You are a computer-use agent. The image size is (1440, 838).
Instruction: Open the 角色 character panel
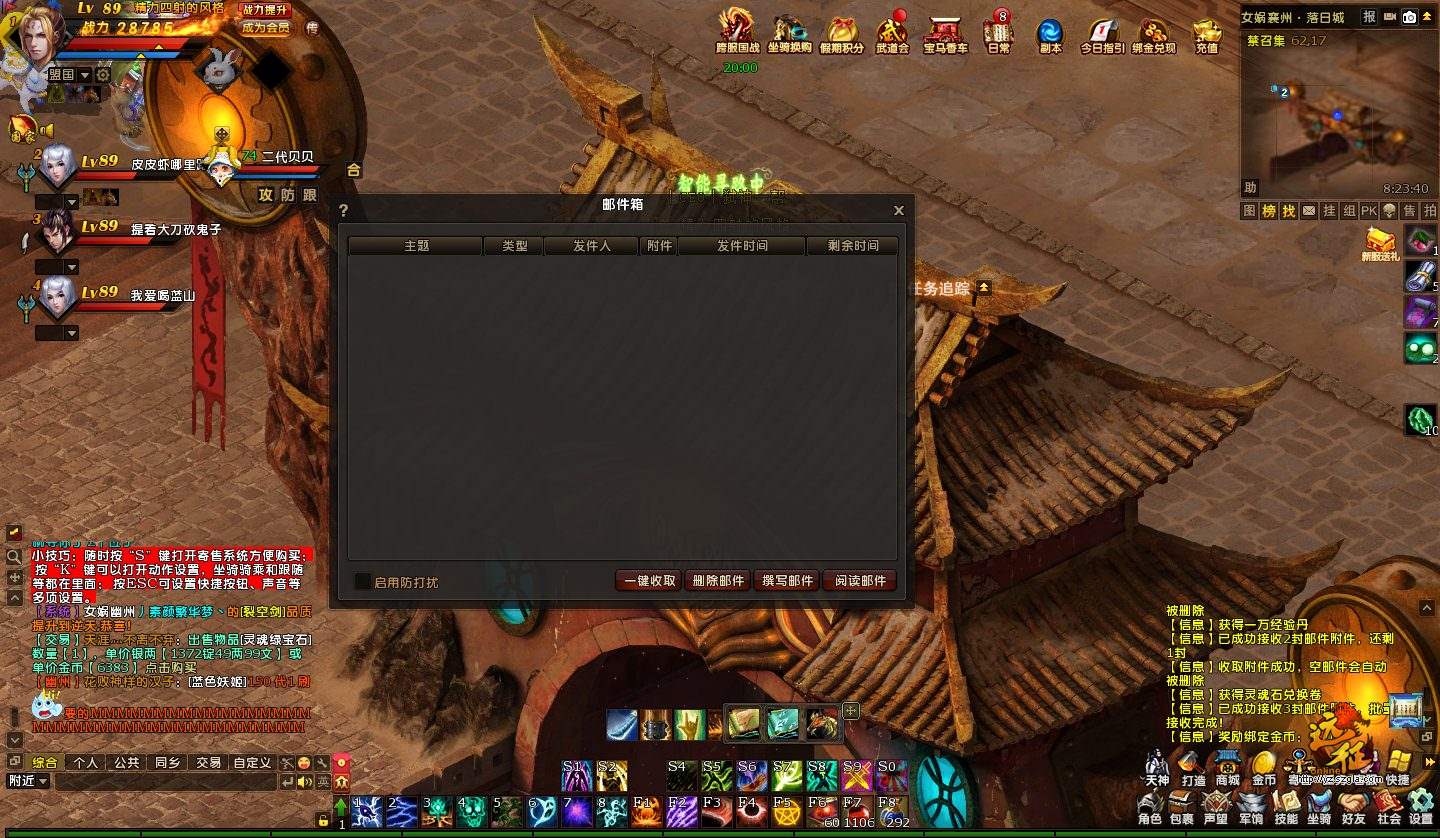click(1150, 806)
